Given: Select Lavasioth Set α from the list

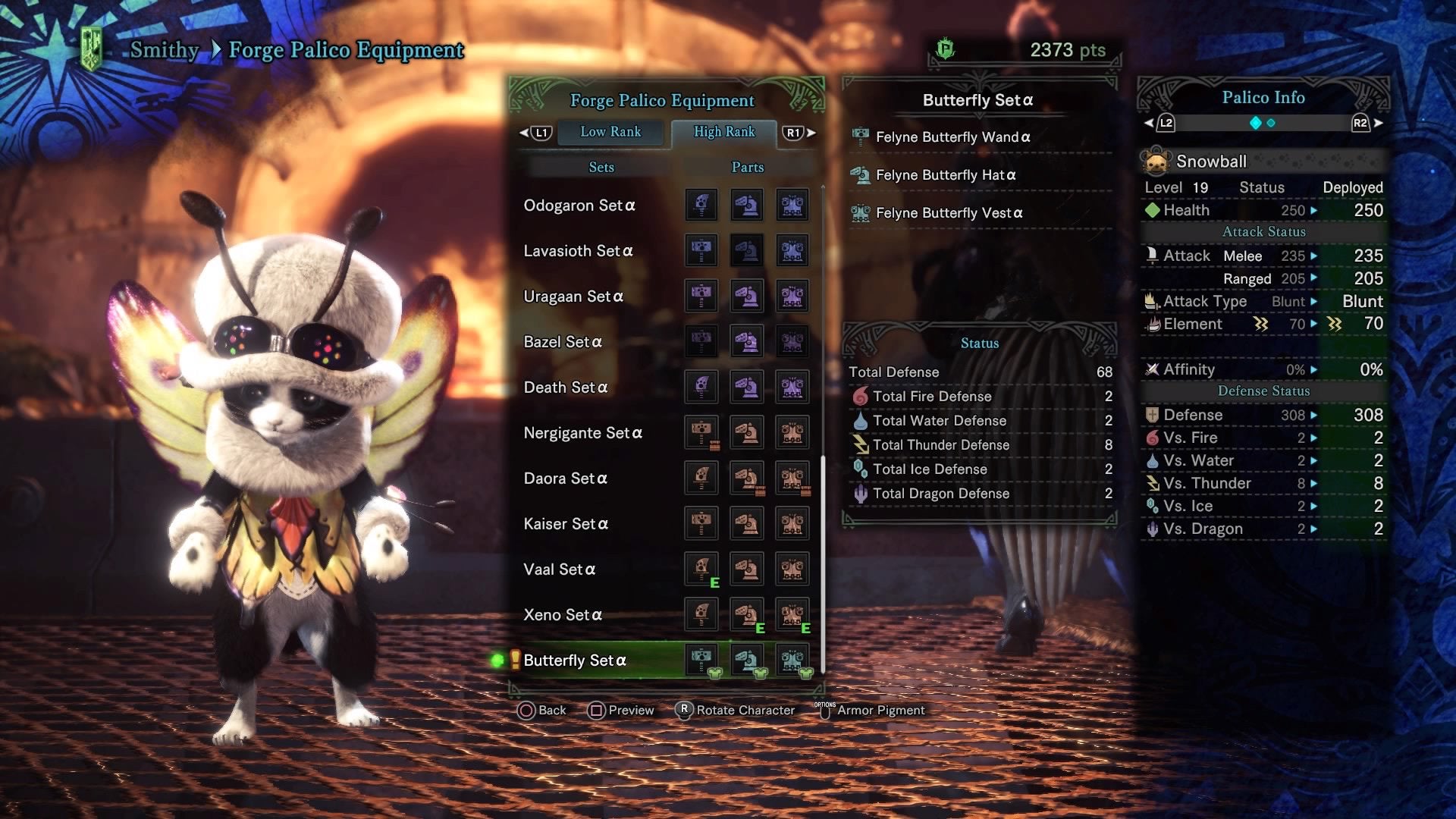Looking at the screenshot, I should pyautogui.click(x=578, y=251).
